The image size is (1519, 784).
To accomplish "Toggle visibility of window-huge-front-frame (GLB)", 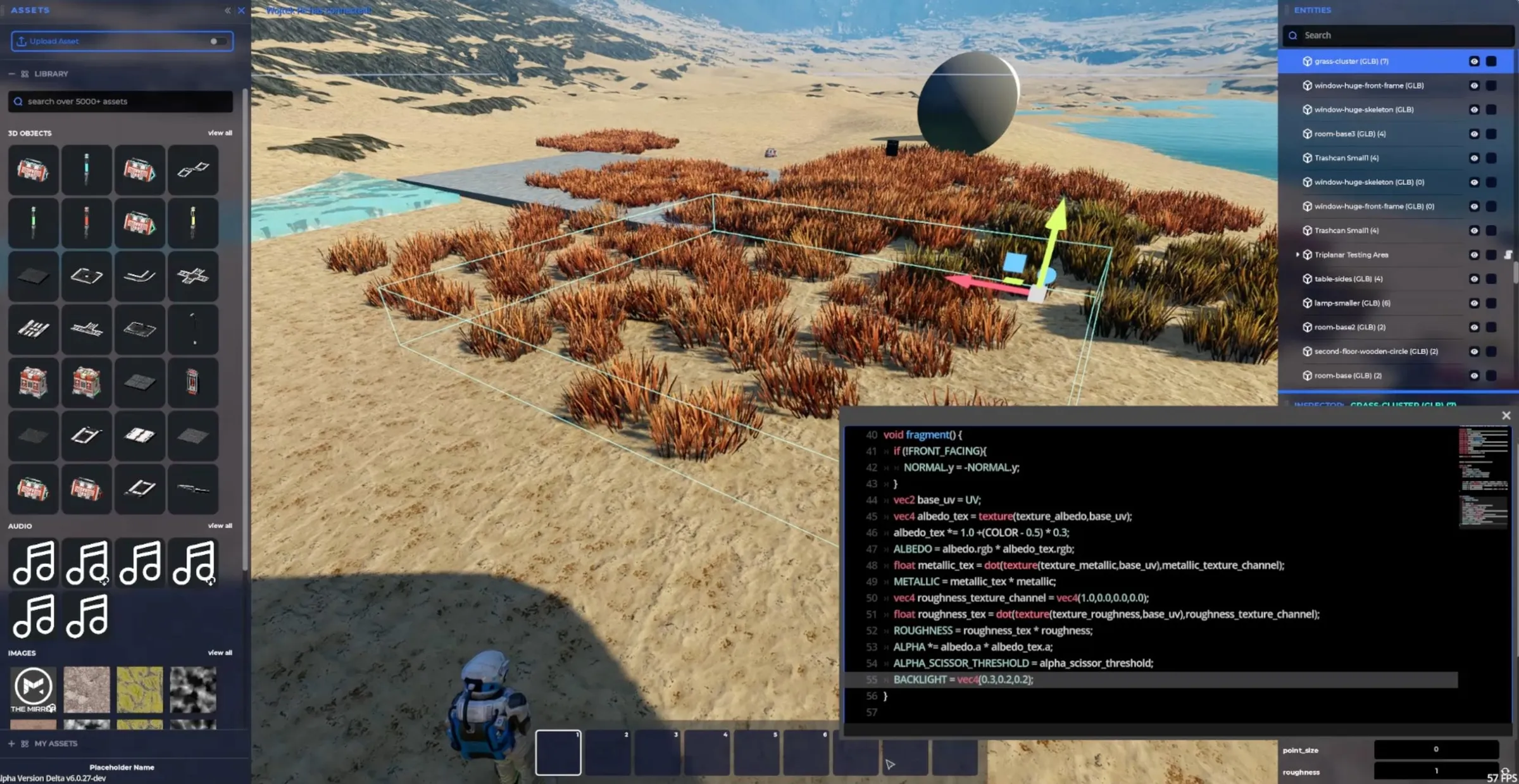I will [x=1474, y=85].
